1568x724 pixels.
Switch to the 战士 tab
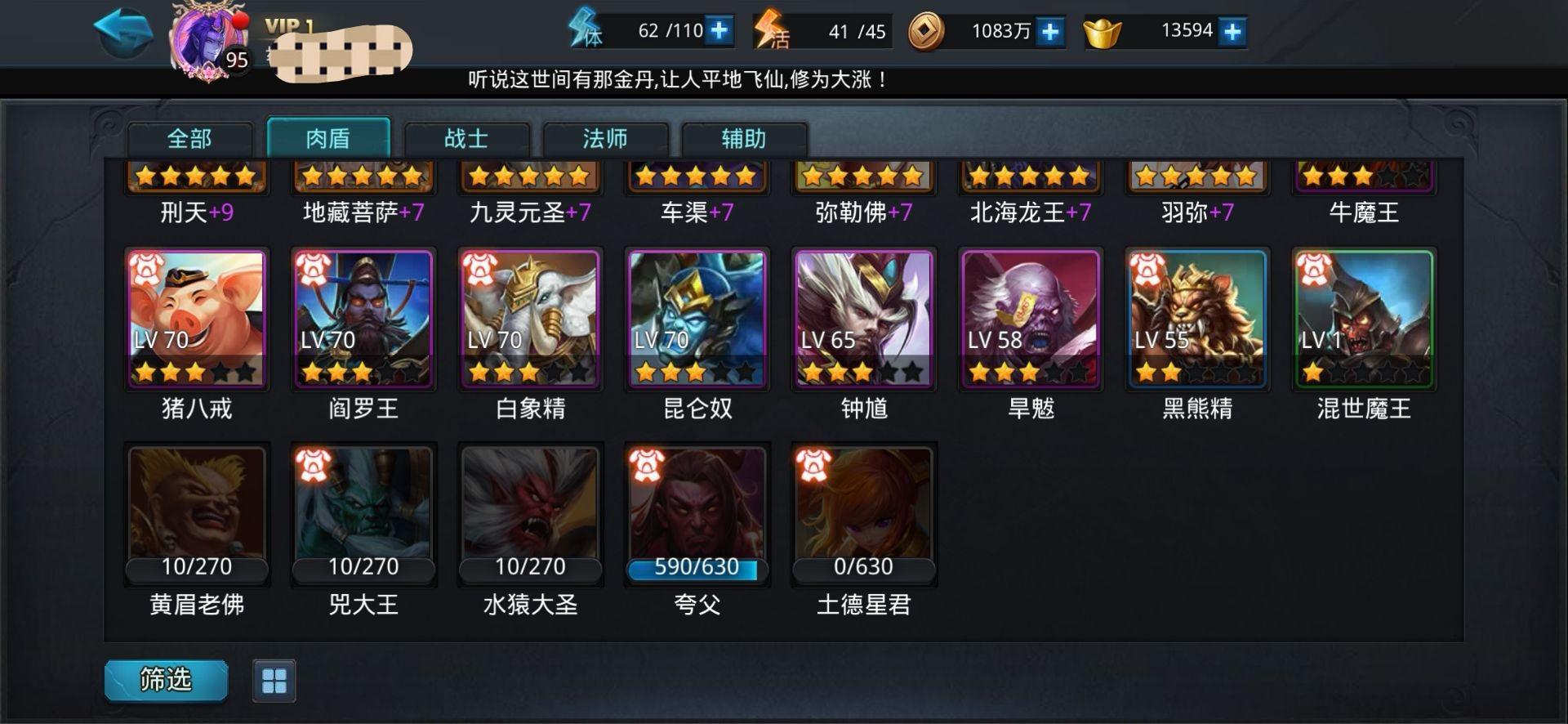tap(466, 139)
